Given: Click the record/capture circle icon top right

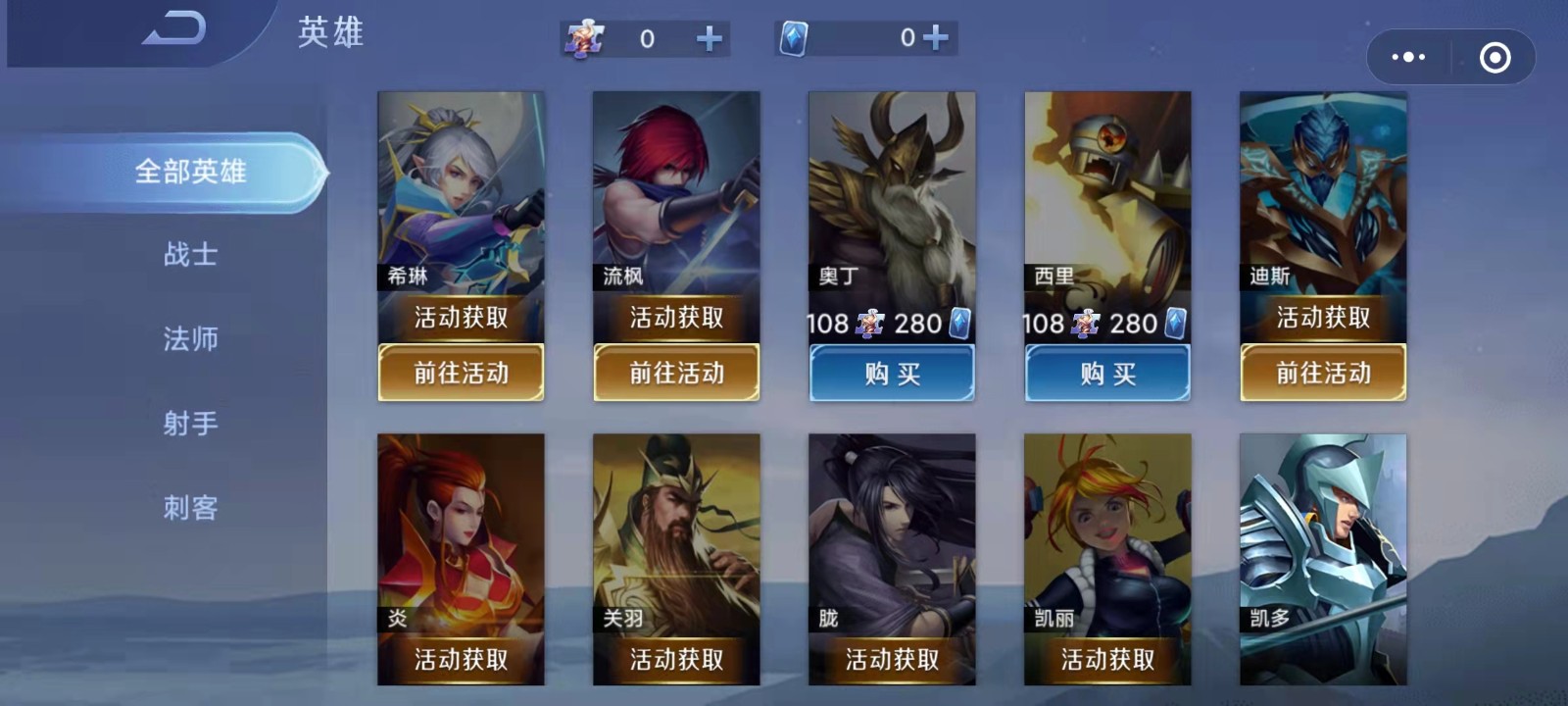Looking at the screenshot, I should pyautogui.click(x=1494, y=59).
